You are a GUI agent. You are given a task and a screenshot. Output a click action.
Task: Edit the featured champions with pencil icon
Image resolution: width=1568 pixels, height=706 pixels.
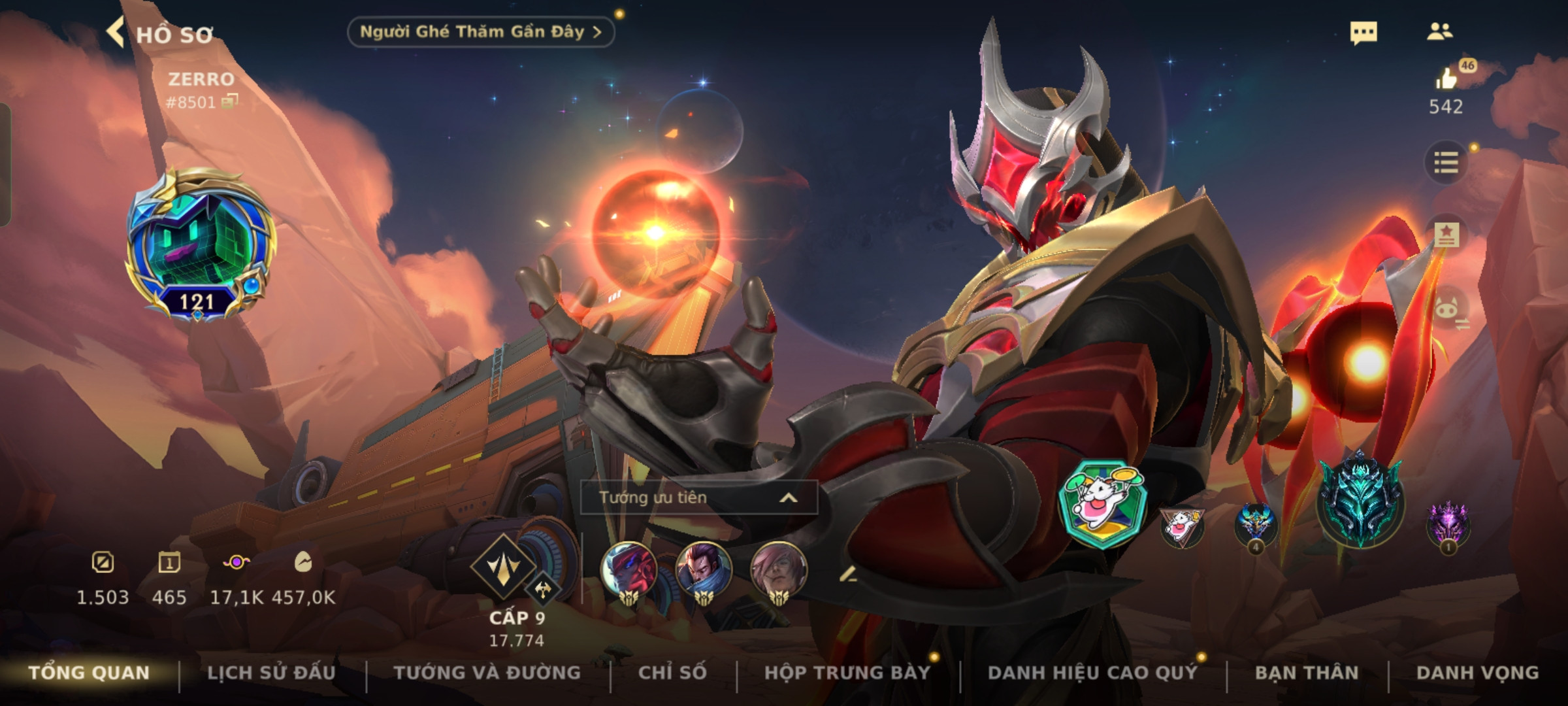[848, 575]
